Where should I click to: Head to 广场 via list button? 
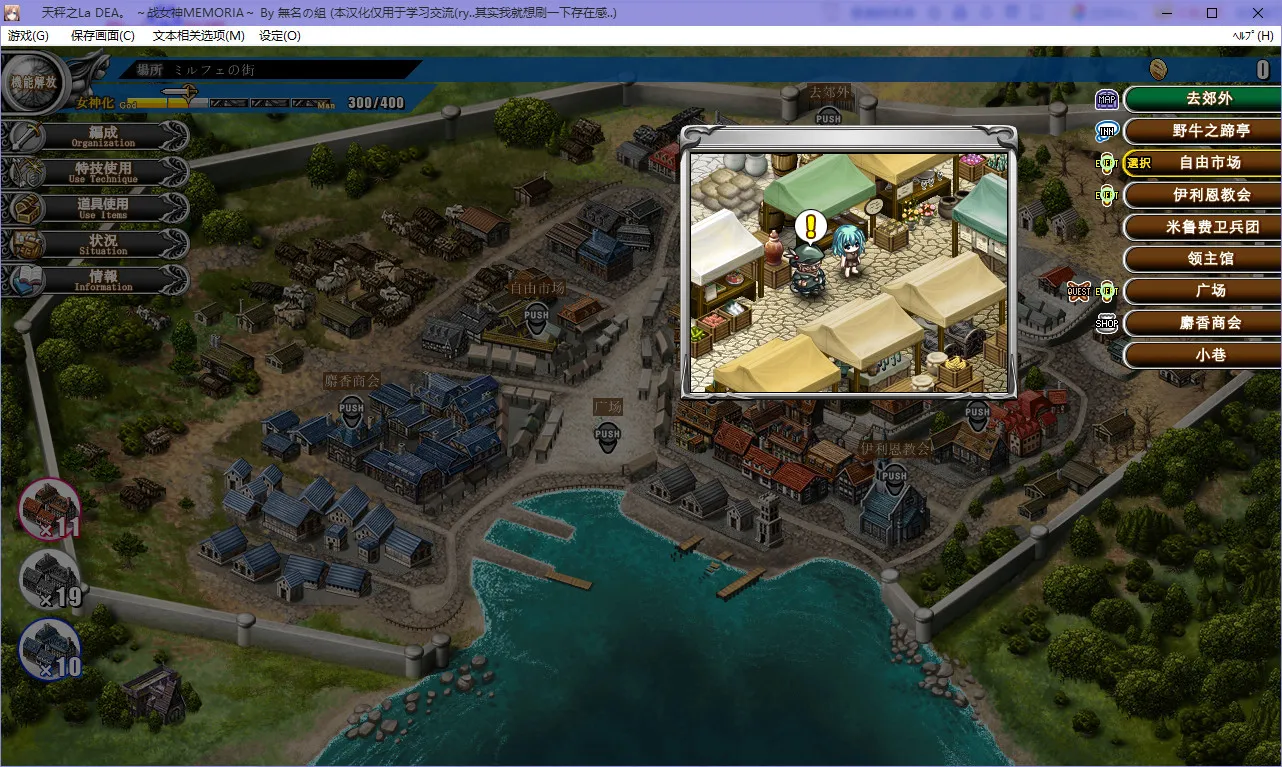tap(1203, 291)
